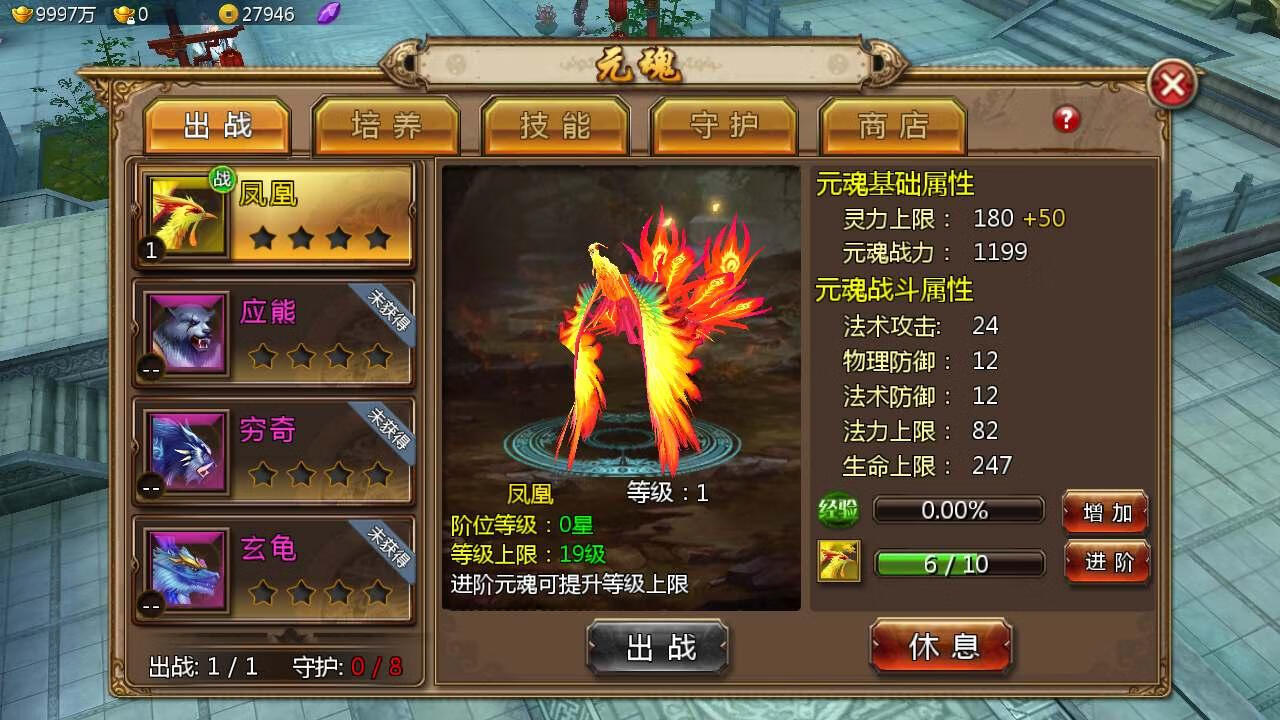Tap the green 经验 orb icon
The height and width of the screenshot is (720, 1280).
pos(838,510)
